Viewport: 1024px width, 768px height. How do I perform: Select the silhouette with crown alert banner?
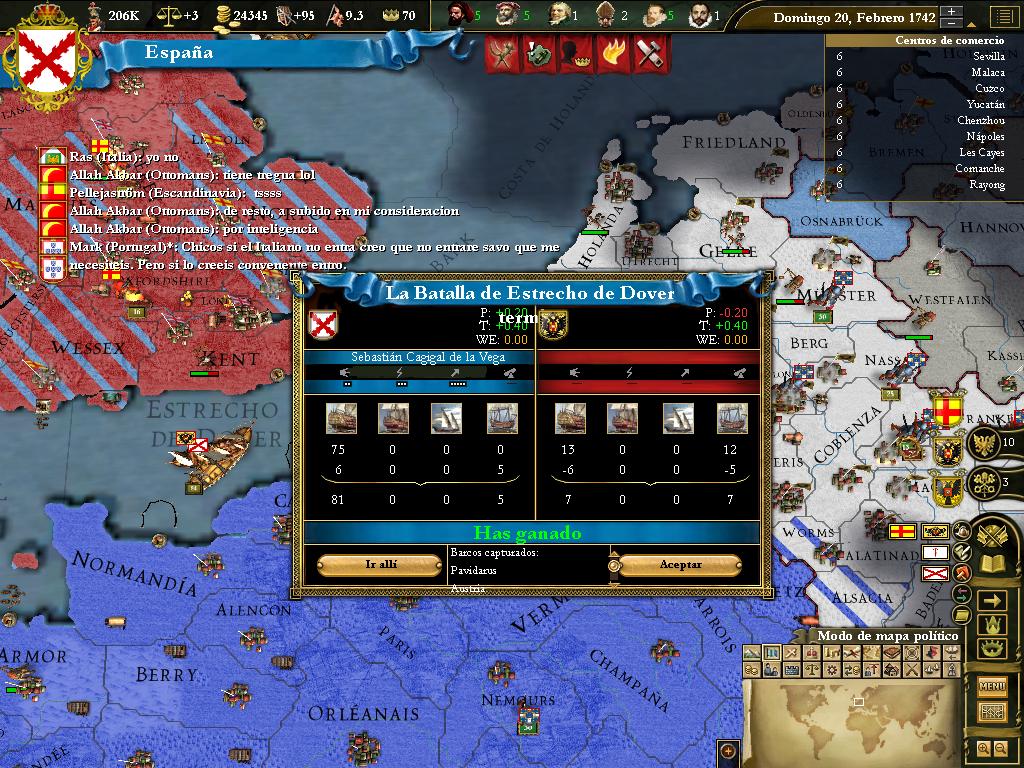pyautogui.click(x=574, y=53)
